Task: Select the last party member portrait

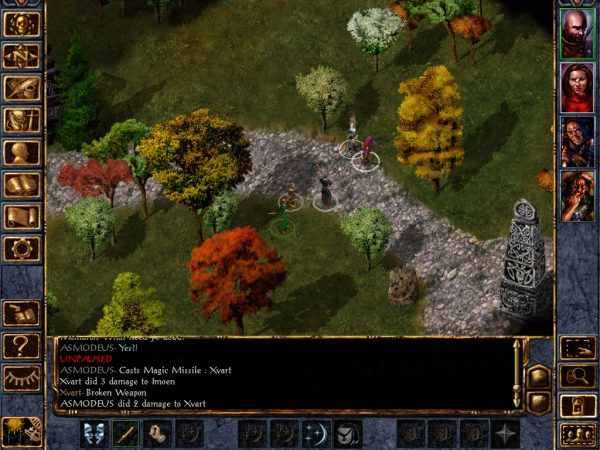Action: [577, 197]
